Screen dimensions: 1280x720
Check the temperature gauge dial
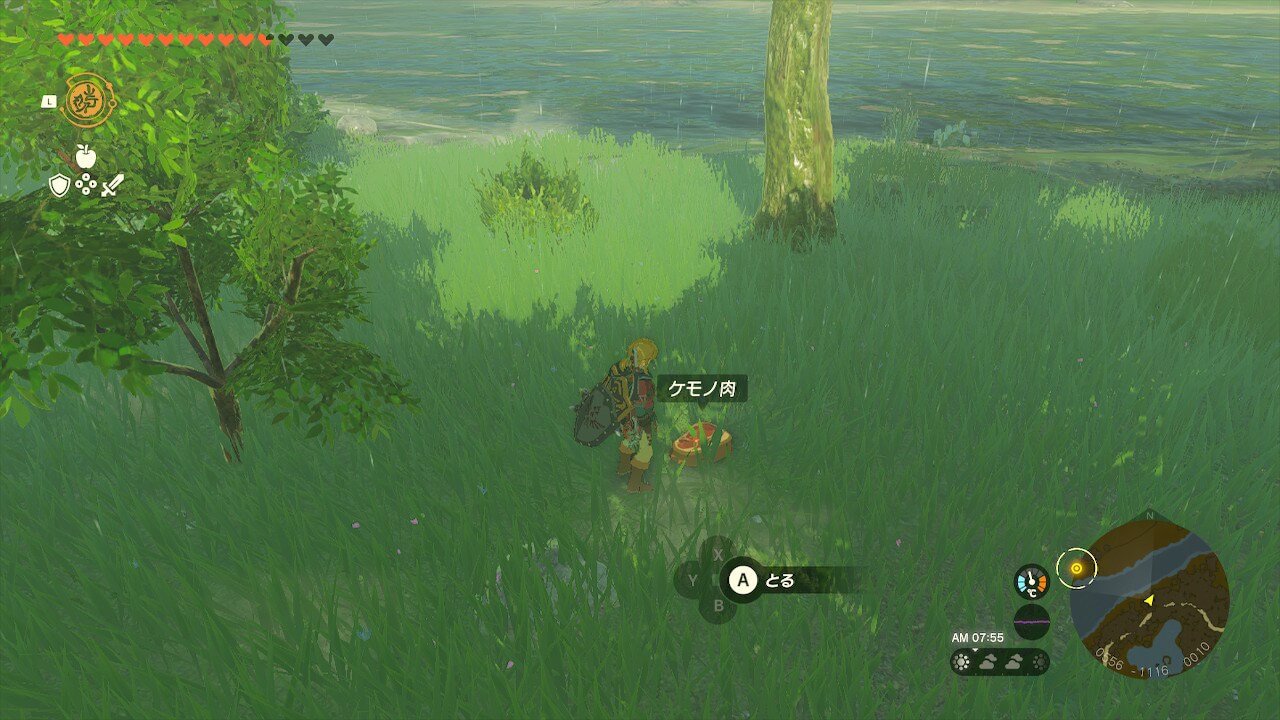click(1031, 582)
